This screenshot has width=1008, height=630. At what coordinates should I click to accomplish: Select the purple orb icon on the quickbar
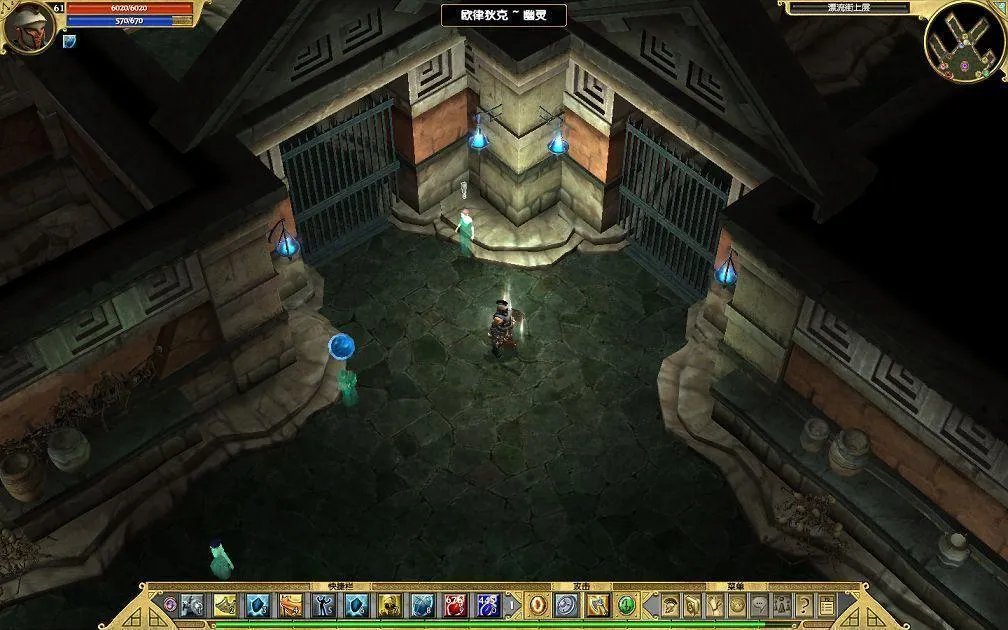tap(170, 605)
